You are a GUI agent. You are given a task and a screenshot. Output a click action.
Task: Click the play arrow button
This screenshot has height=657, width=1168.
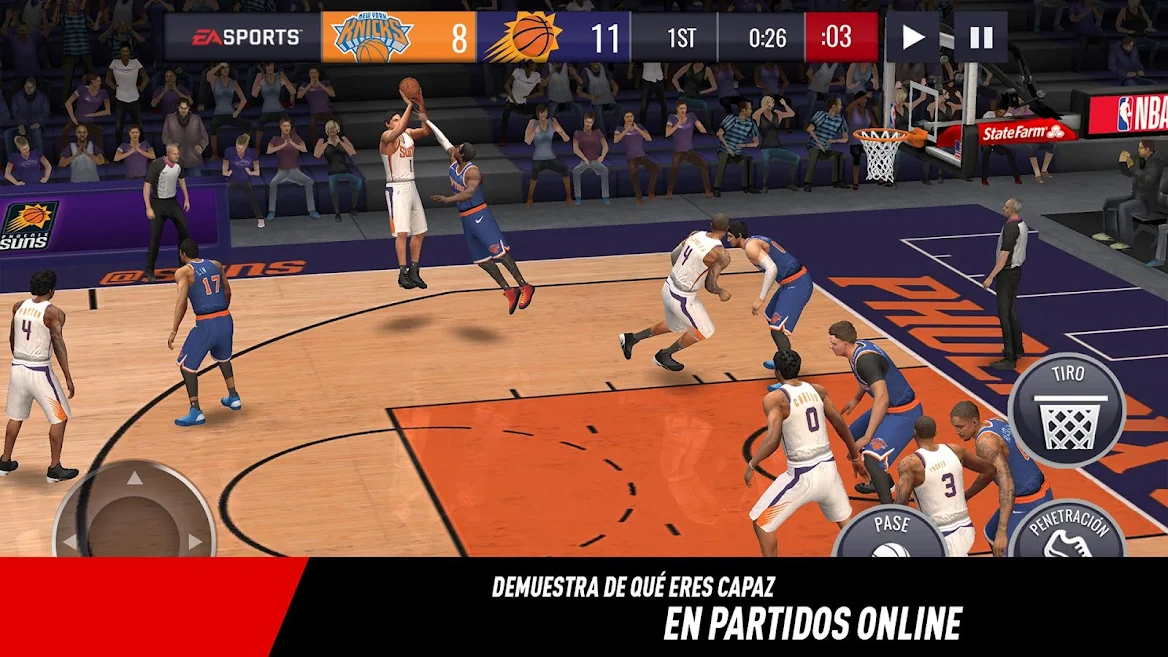[912, 38]
